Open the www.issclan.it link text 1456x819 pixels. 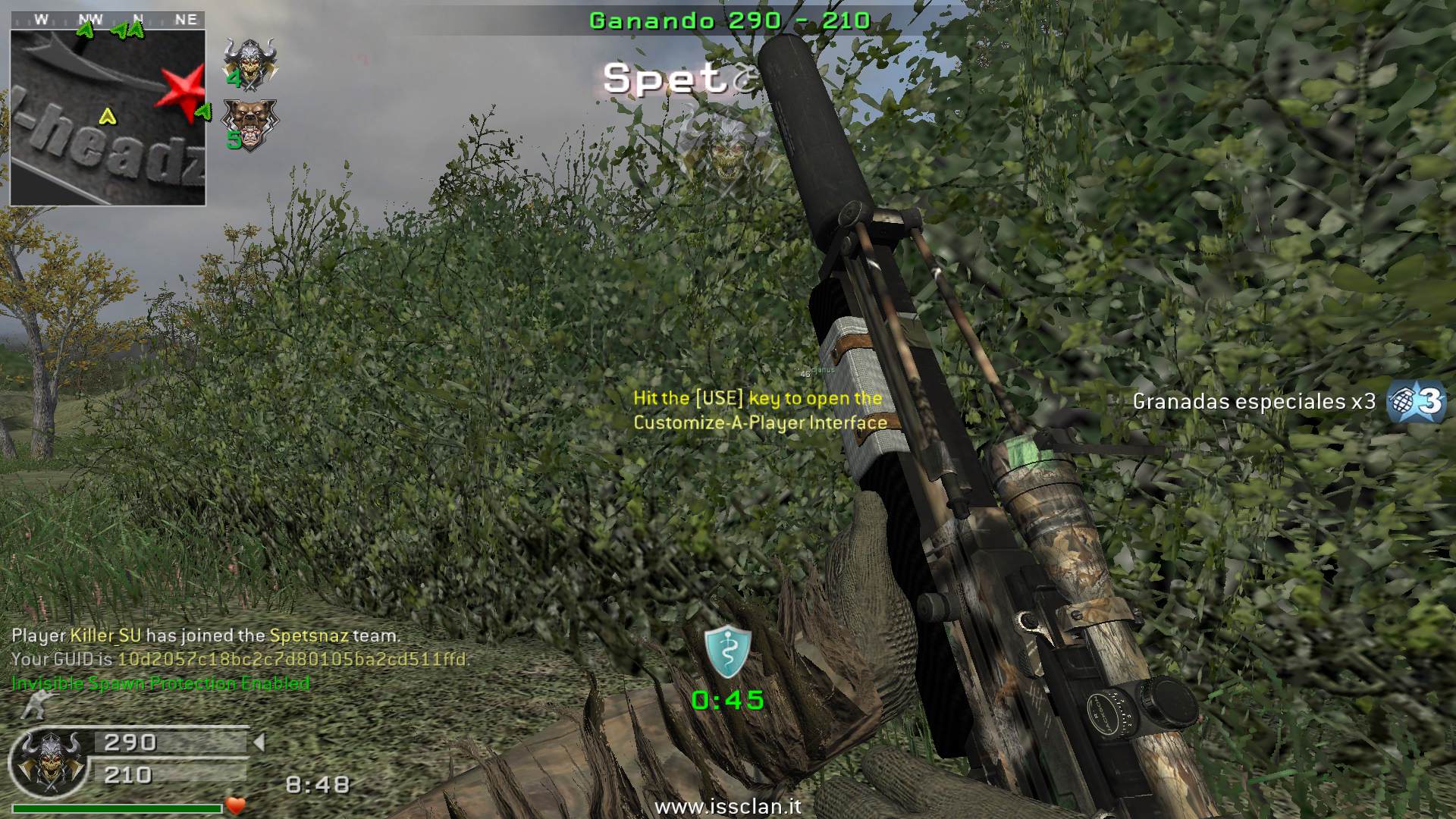coord(727,807)
